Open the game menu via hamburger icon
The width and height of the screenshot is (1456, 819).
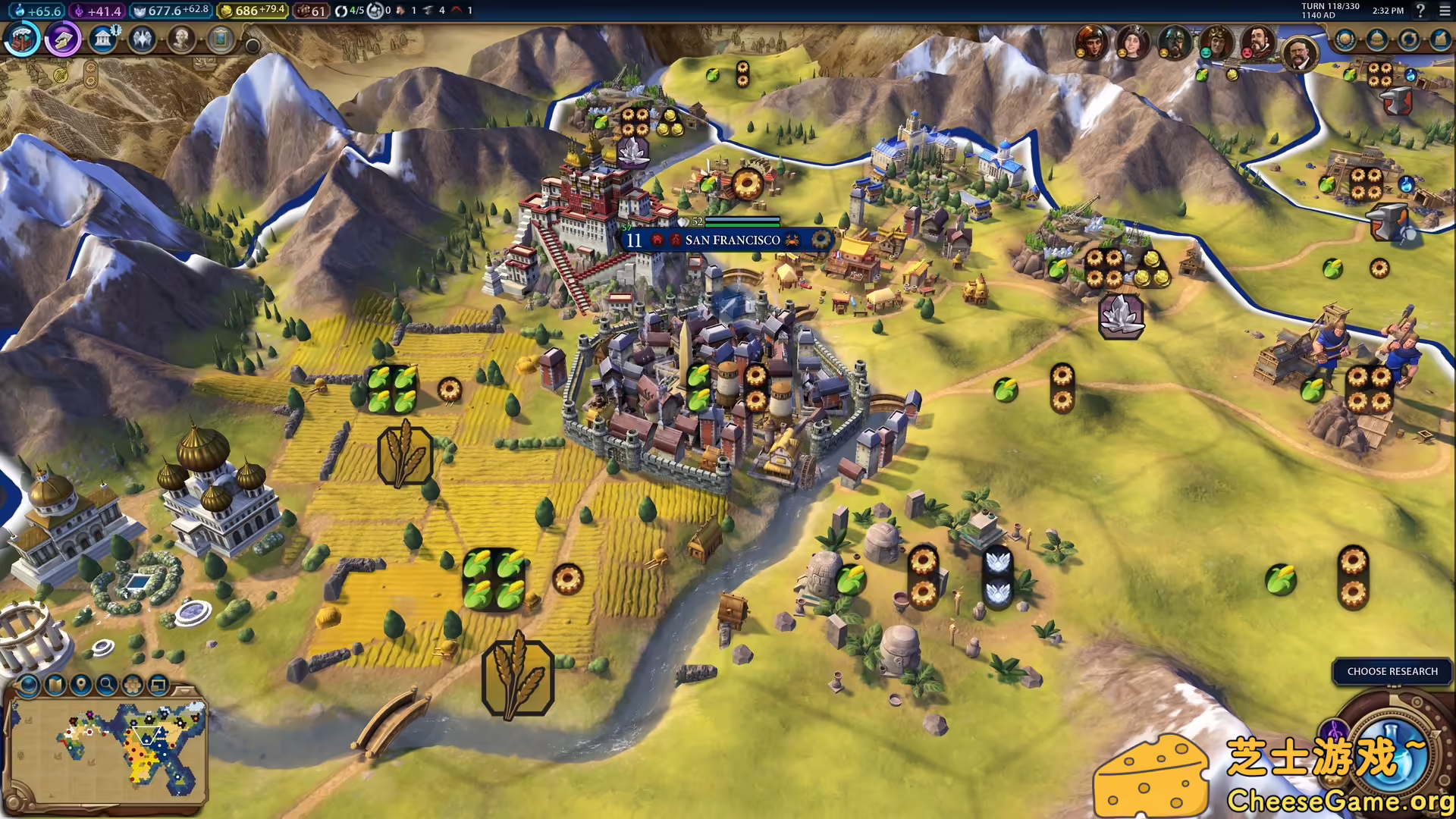pos(1445,11)
